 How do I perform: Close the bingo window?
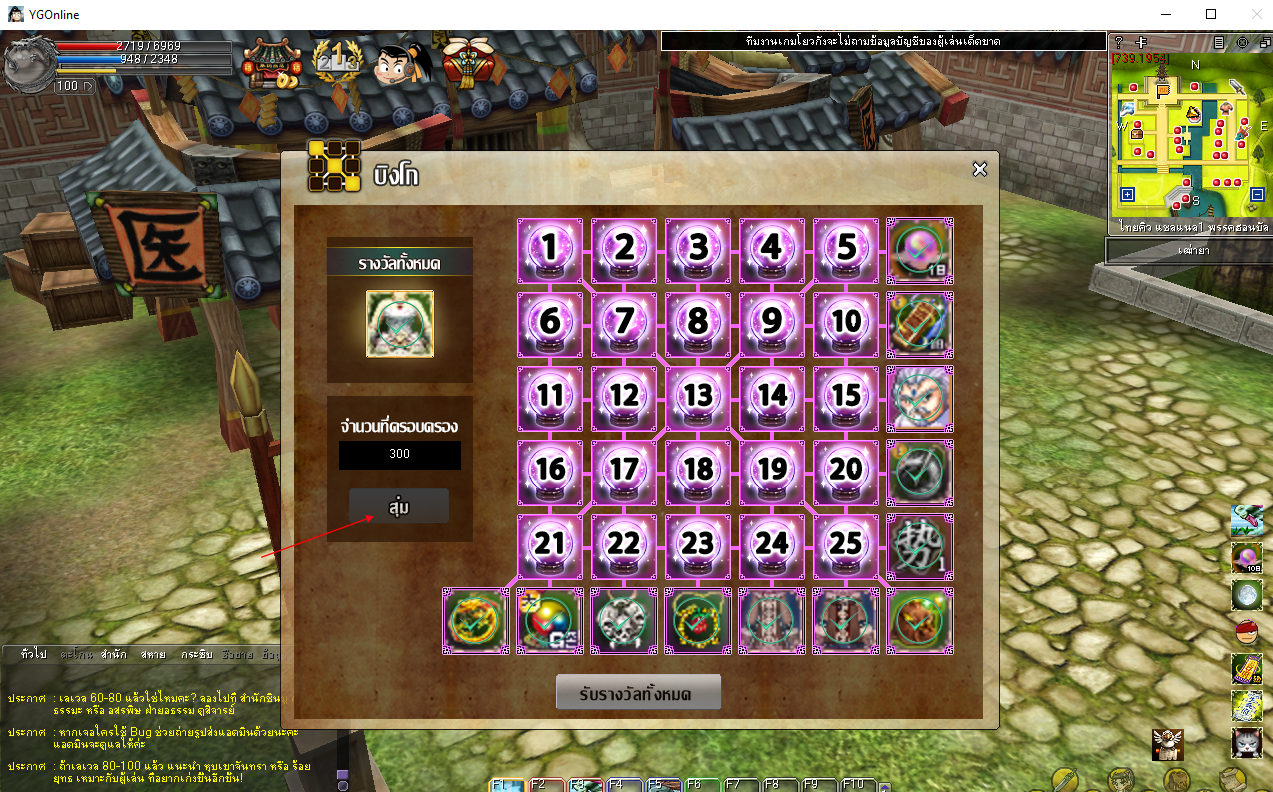980,170
